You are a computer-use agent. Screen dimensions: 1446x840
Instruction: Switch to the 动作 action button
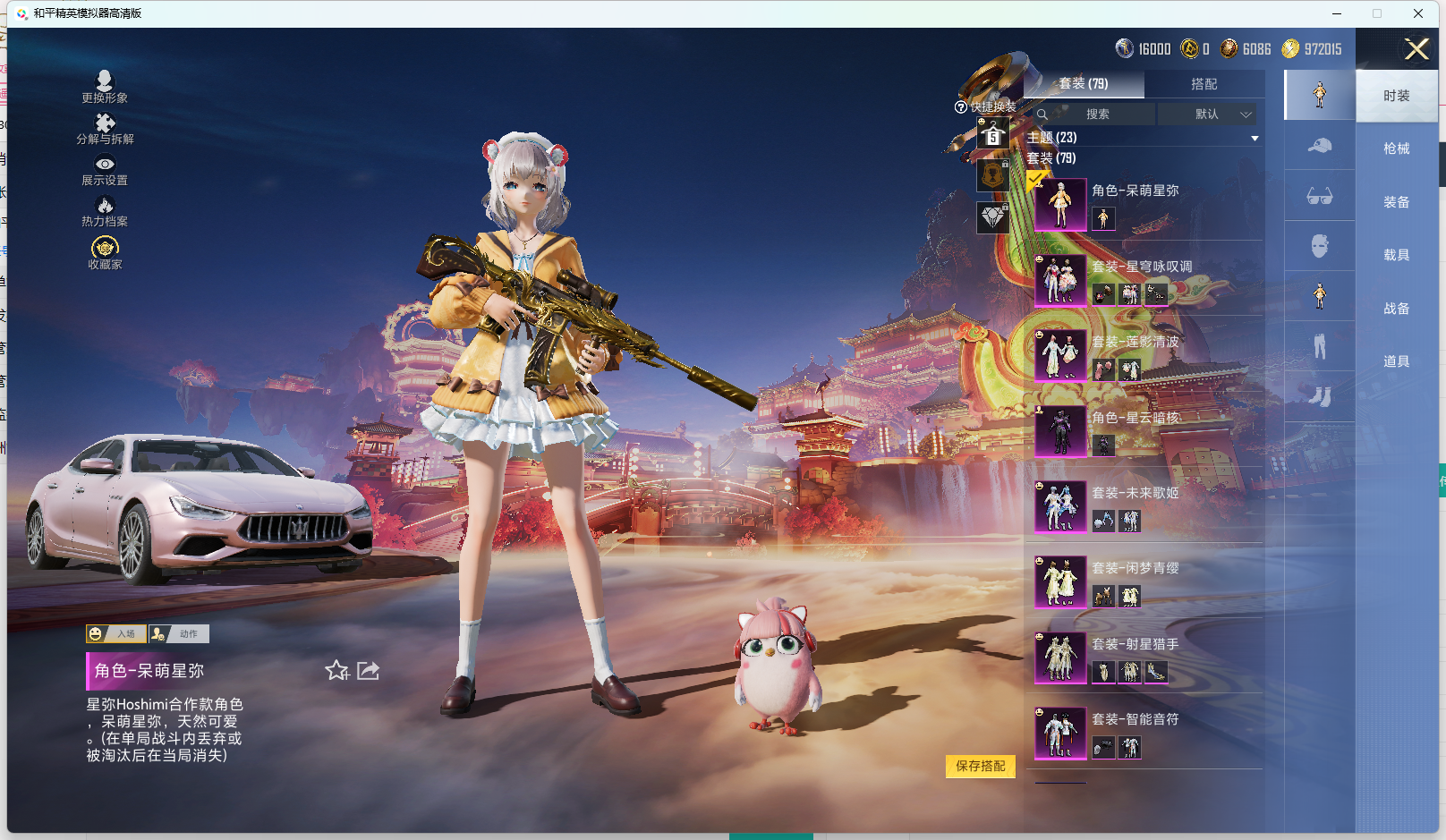[178, 633]
